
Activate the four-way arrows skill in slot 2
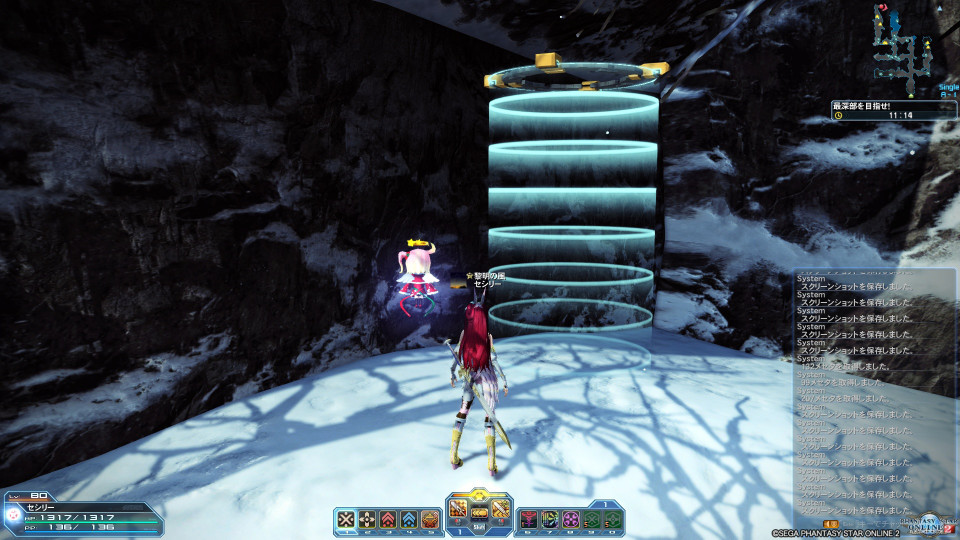(367, 519)
